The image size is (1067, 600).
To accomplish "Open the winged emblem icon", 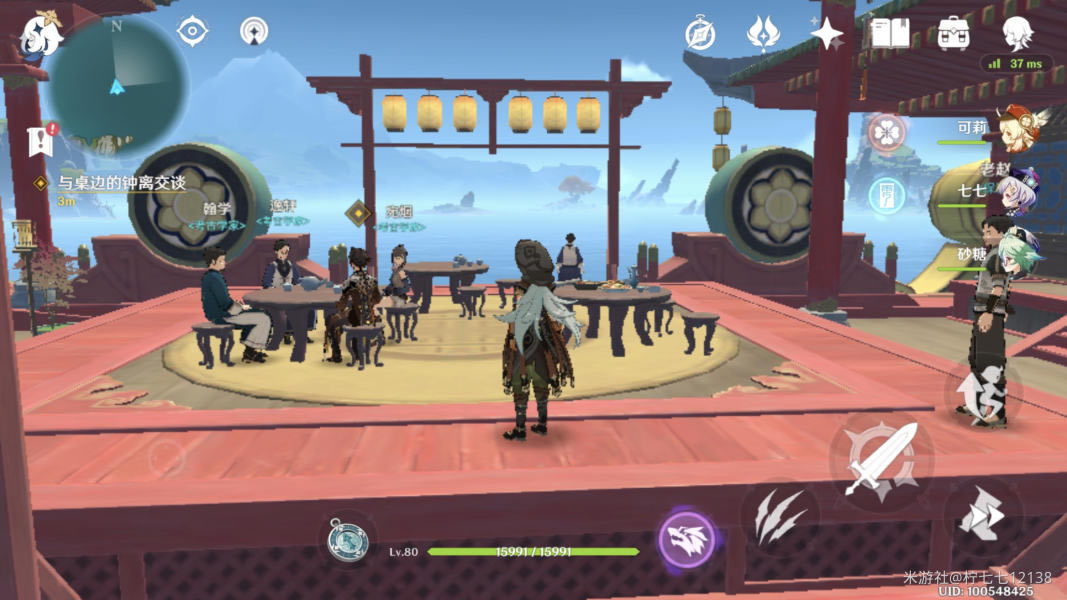I will 763,34.
